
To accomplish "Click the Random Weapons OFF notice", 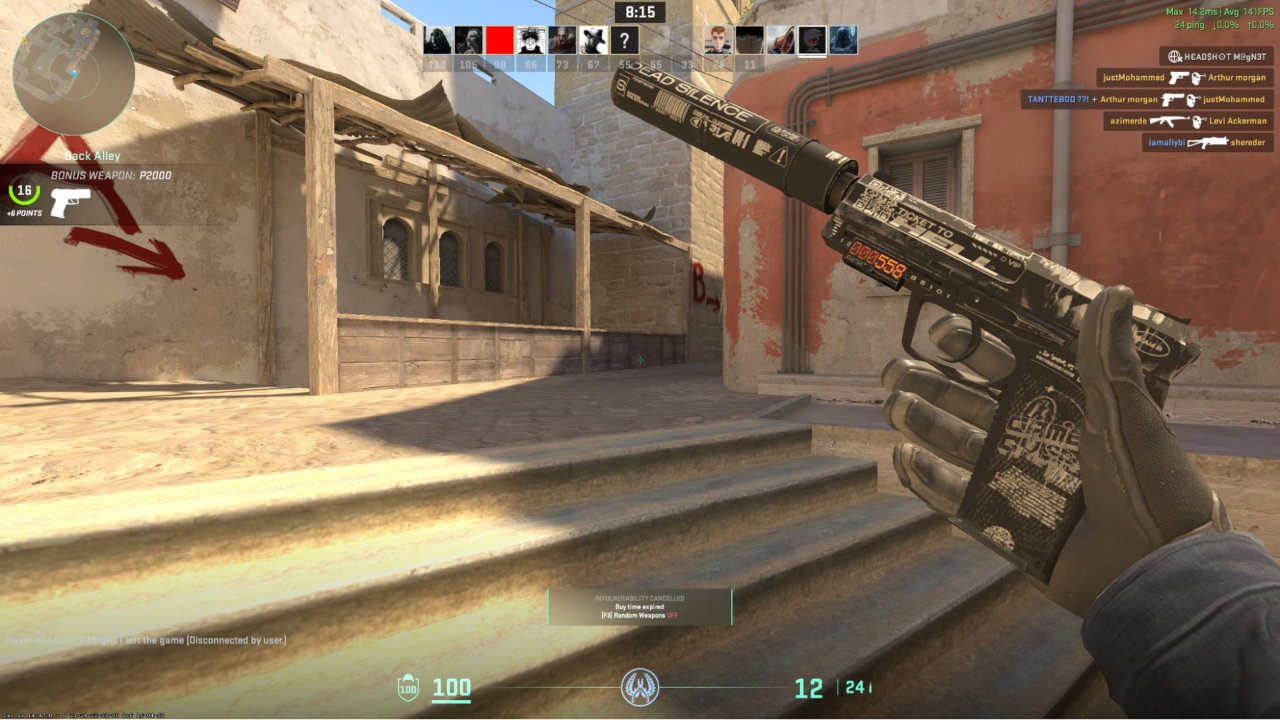I will click(639, 616).
